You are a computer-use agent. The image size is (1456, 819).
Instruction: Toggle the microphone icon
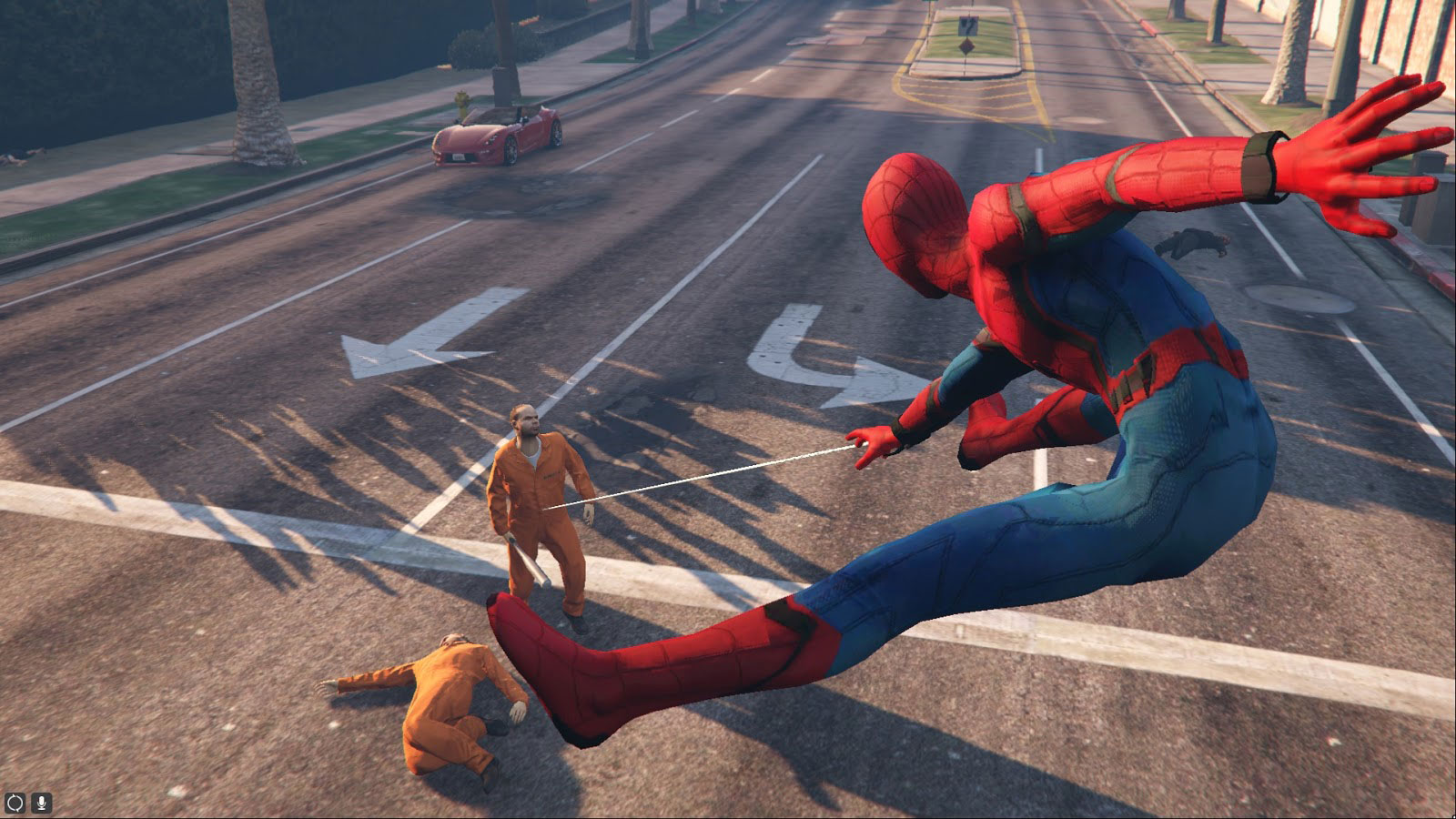point(41,804)
